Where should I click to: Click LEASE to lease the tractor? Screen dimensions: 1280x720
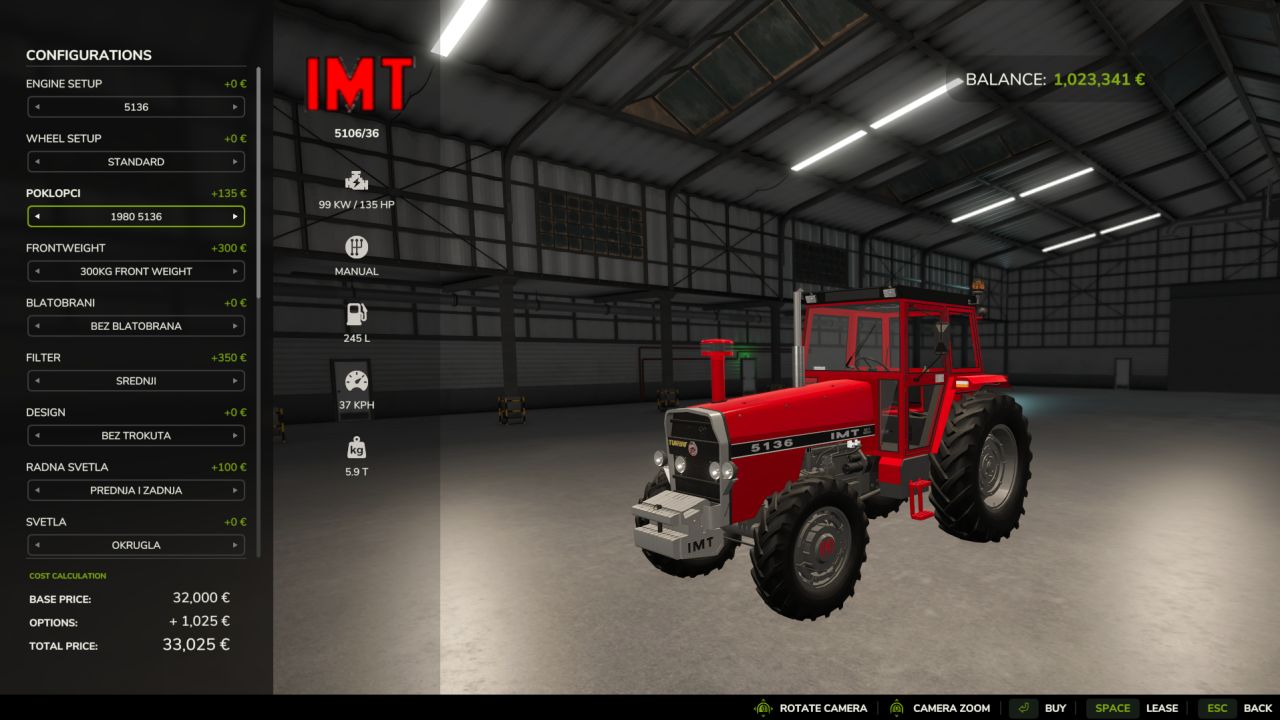tap(1163, 707)
